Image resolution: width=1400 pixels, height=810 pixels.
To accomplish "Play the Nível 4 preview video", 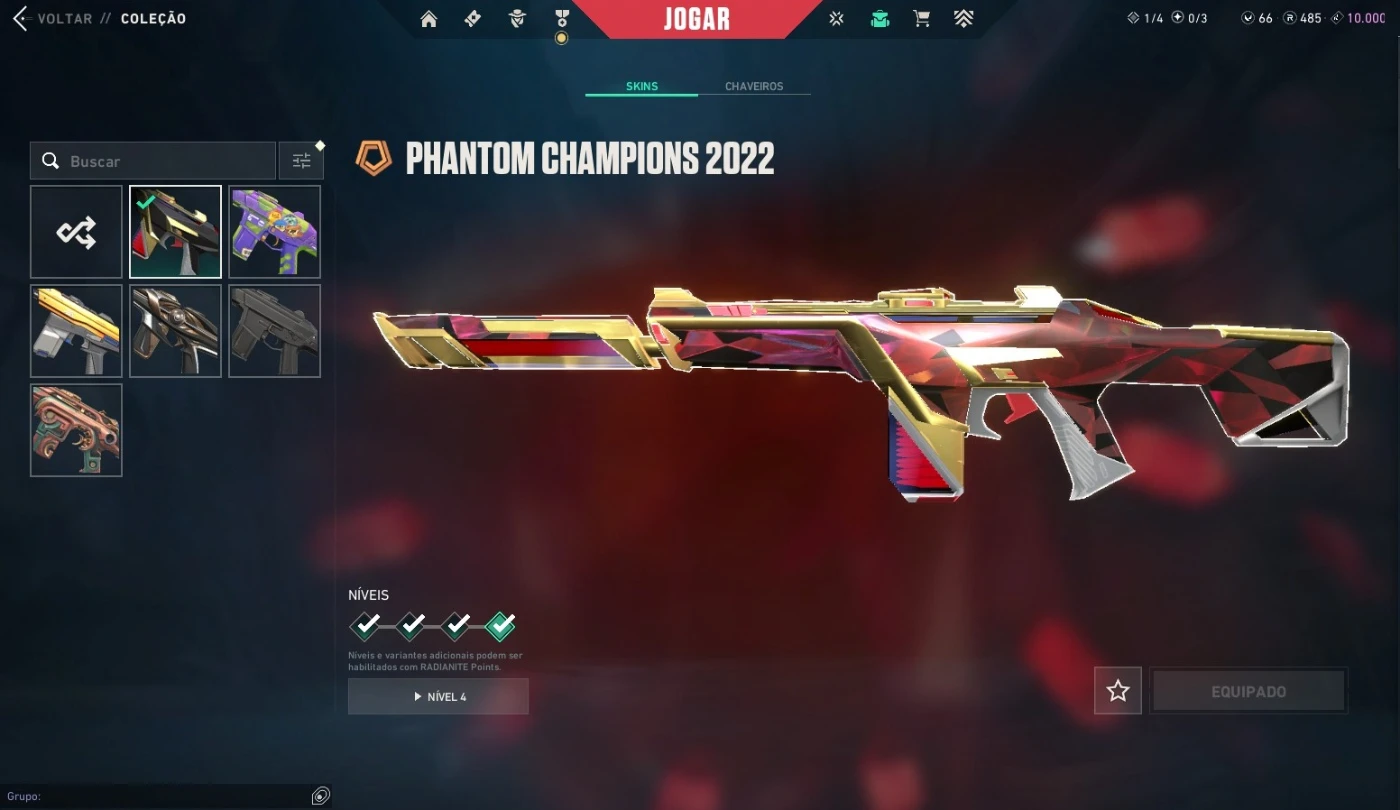I will click(x=438, y=697).
